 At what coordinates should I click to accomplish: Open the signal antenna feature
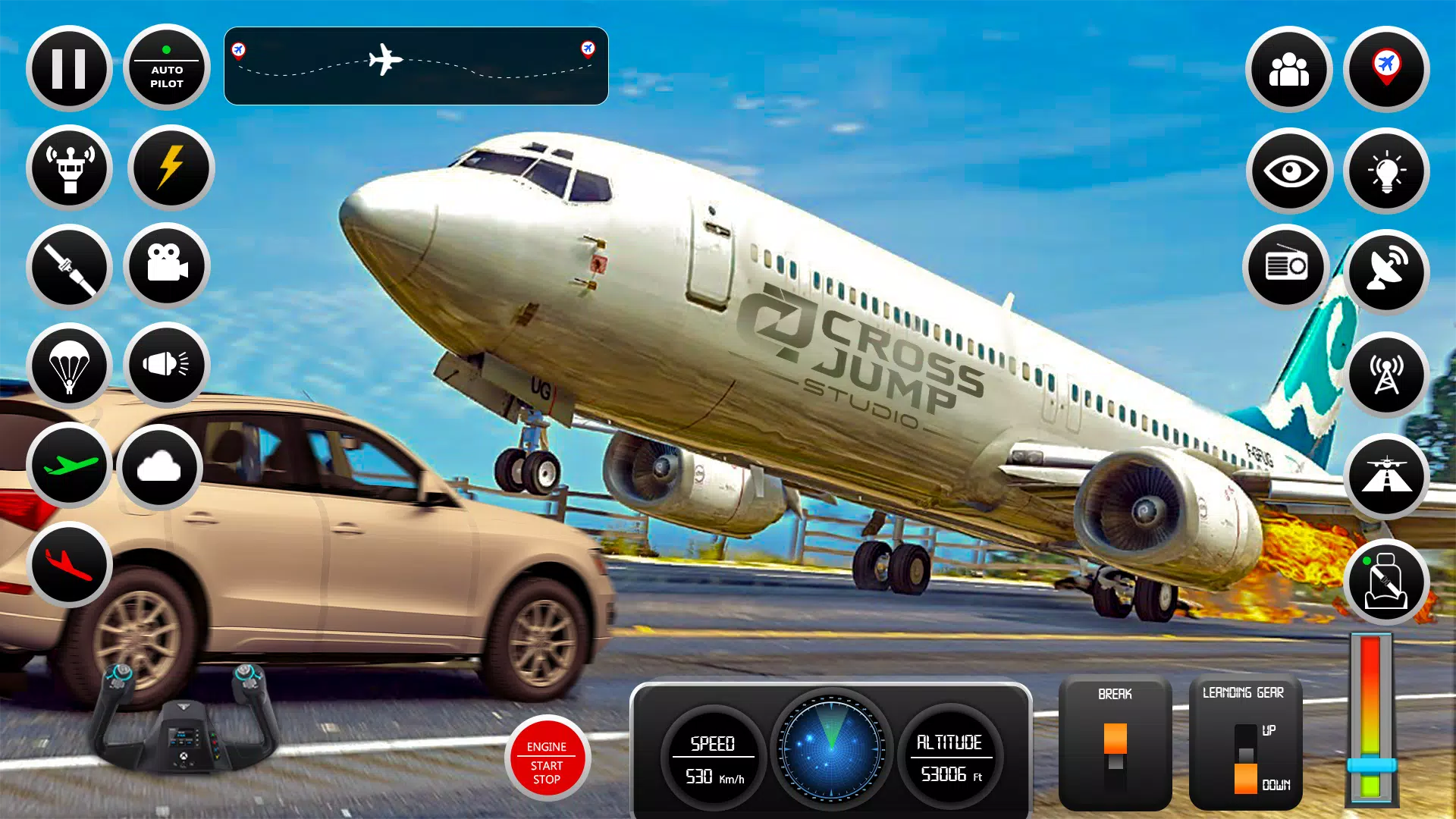(1386, 375)
